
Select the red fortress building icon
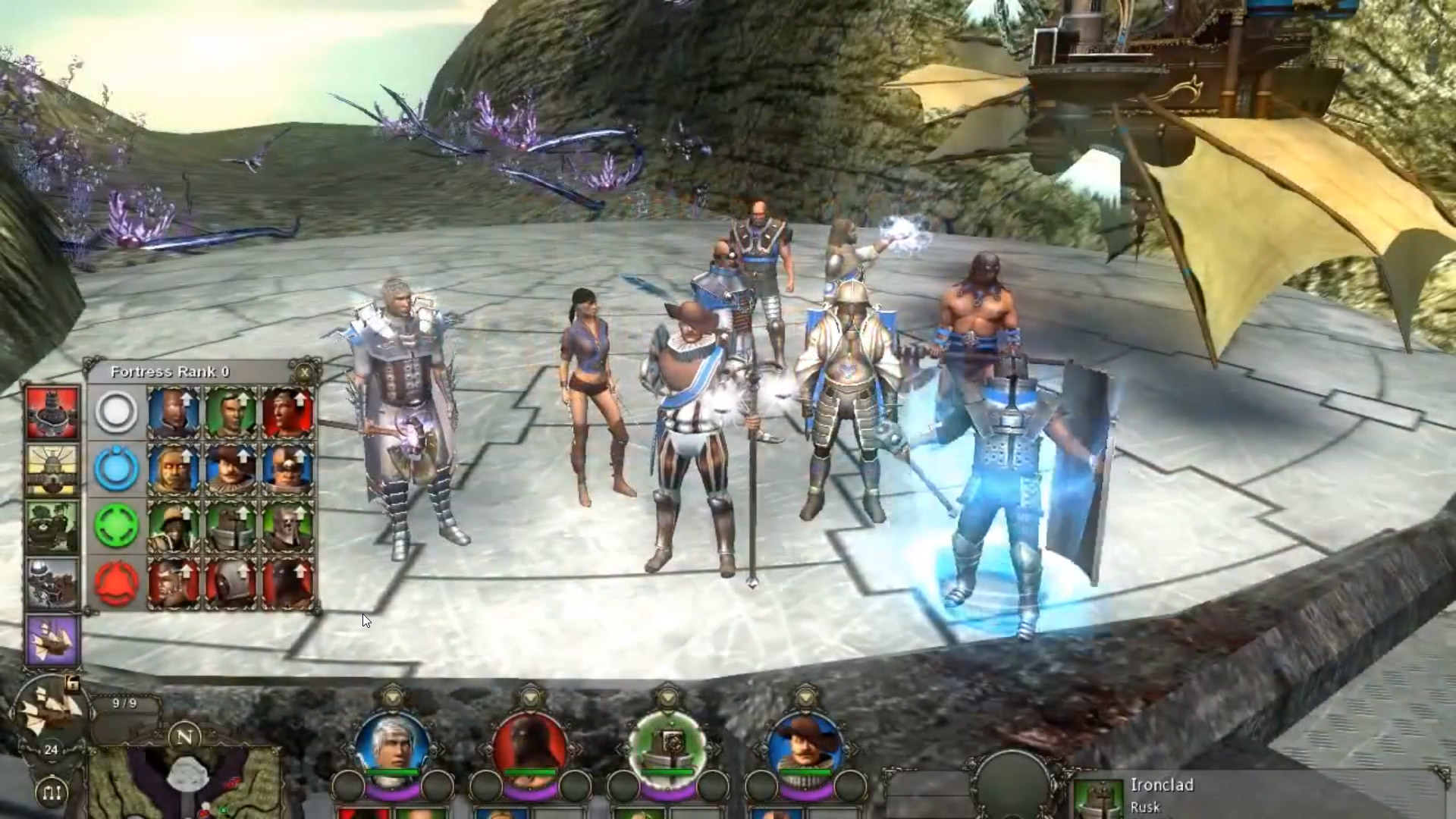point(52,413)
